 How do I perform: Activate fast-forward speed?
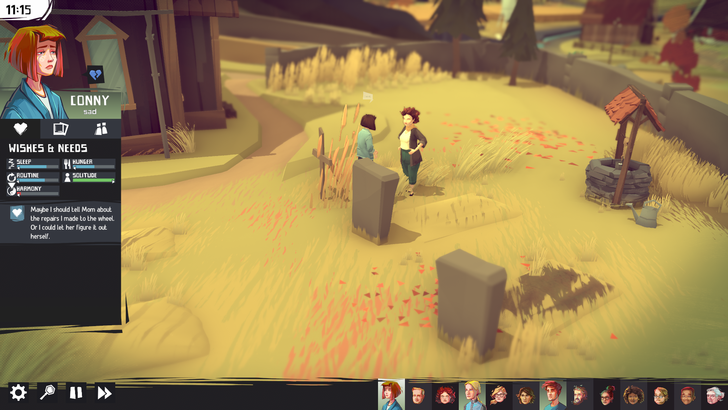pos(104,393)
